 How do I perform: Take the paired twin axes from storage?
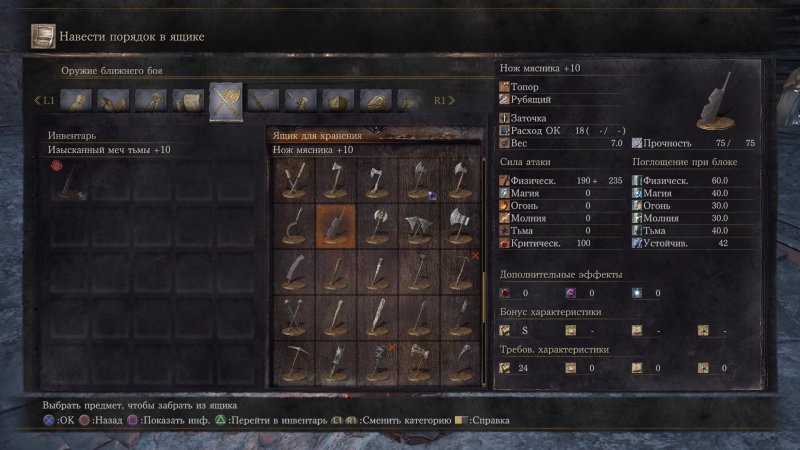(x=418, y=224)
